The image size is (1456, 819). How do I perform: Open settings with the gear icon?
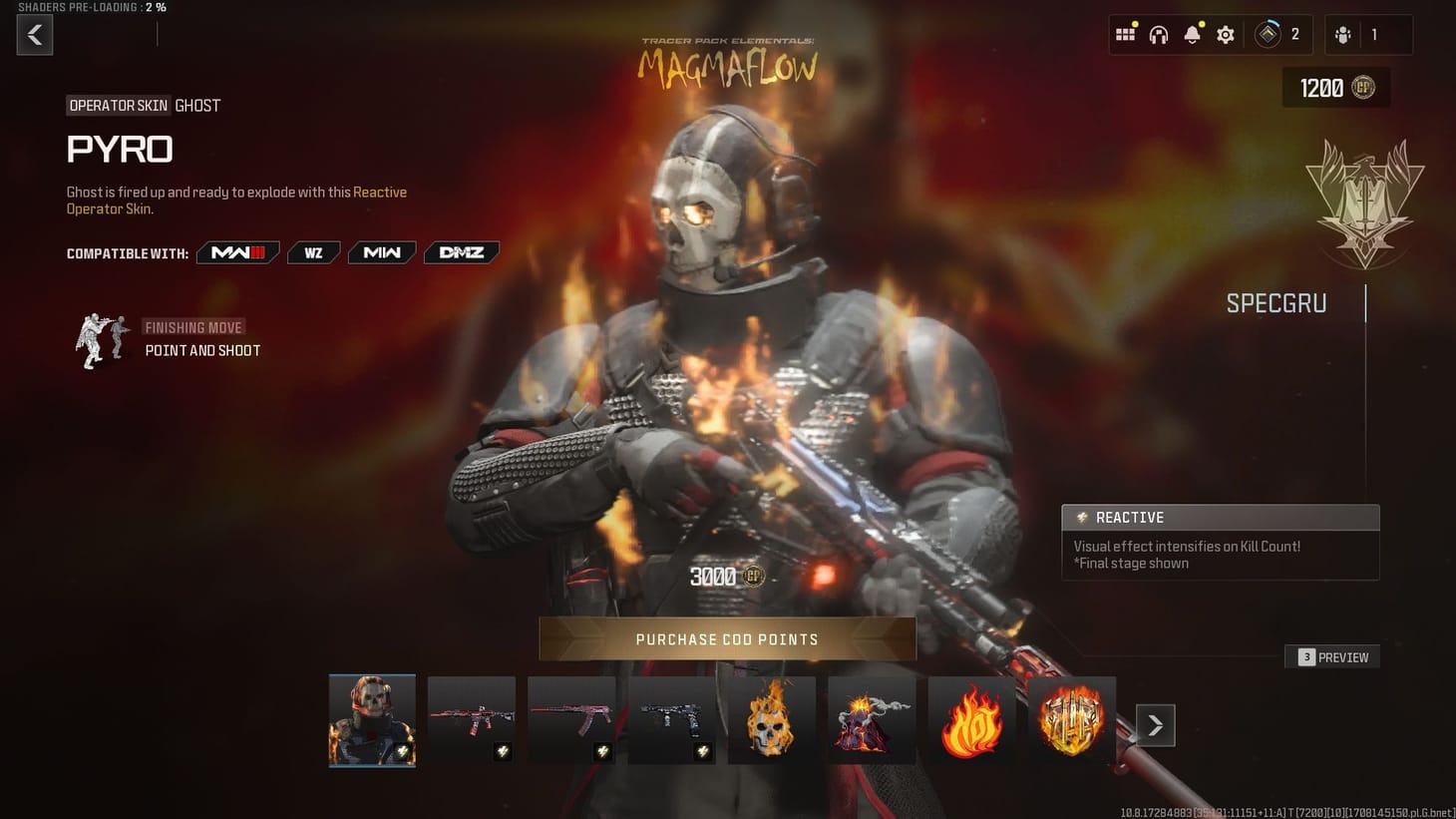click(1225, 33)
